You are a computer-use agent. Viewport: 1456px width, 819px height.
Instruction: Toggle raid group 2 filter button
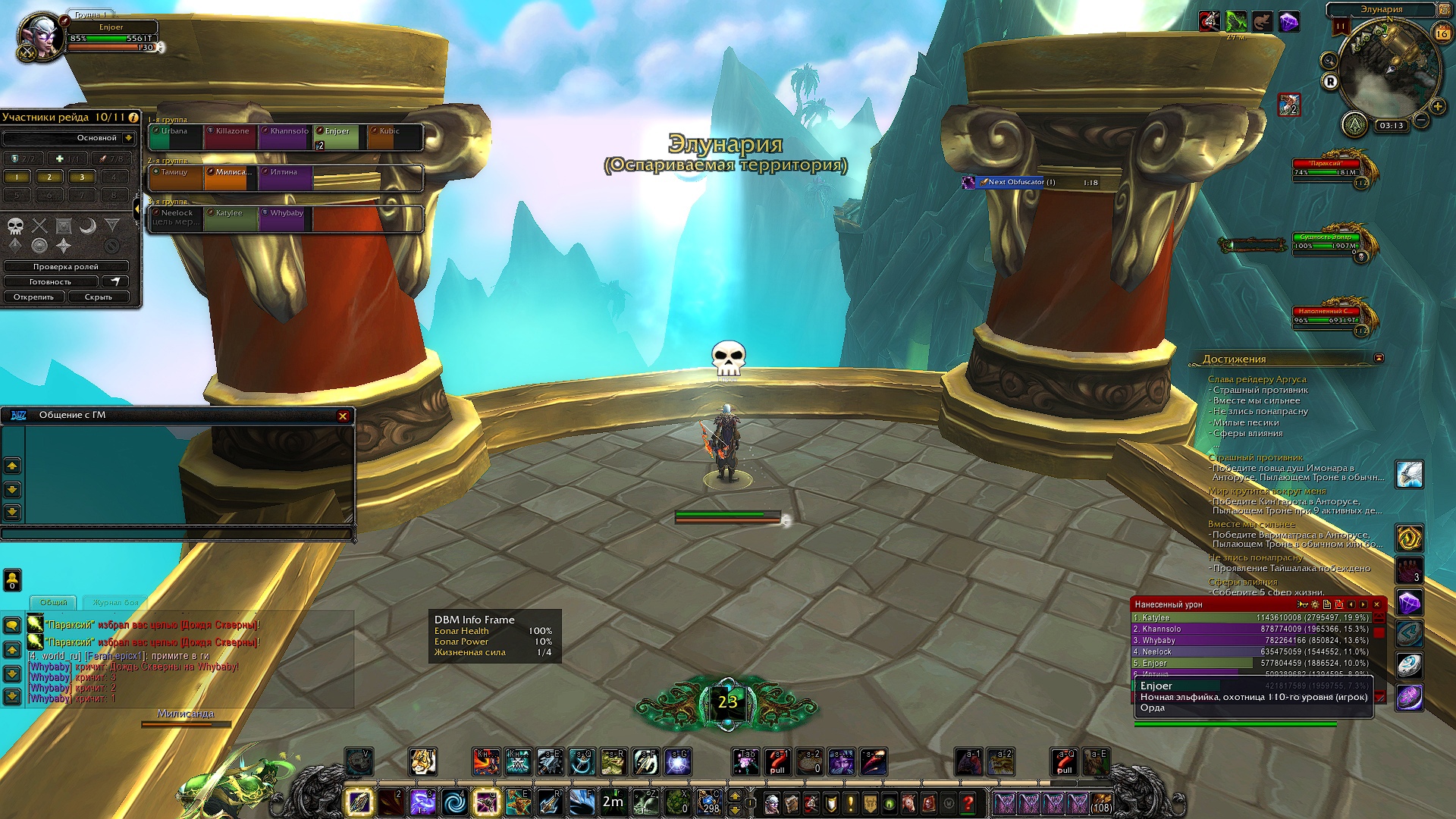[49, 177]
